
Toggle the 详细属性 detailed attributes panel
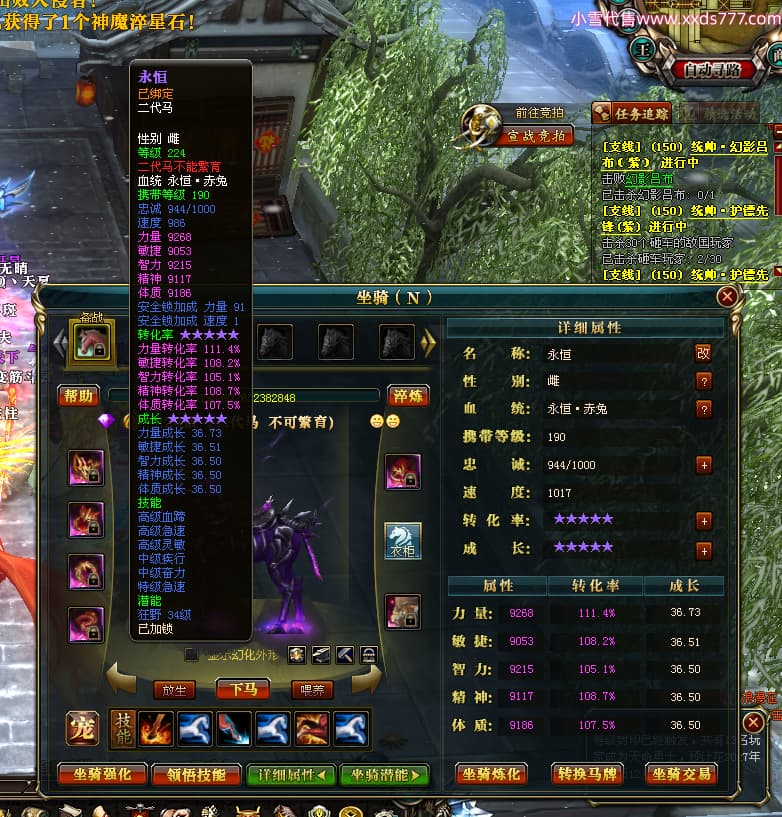click(x=291, y=774)
